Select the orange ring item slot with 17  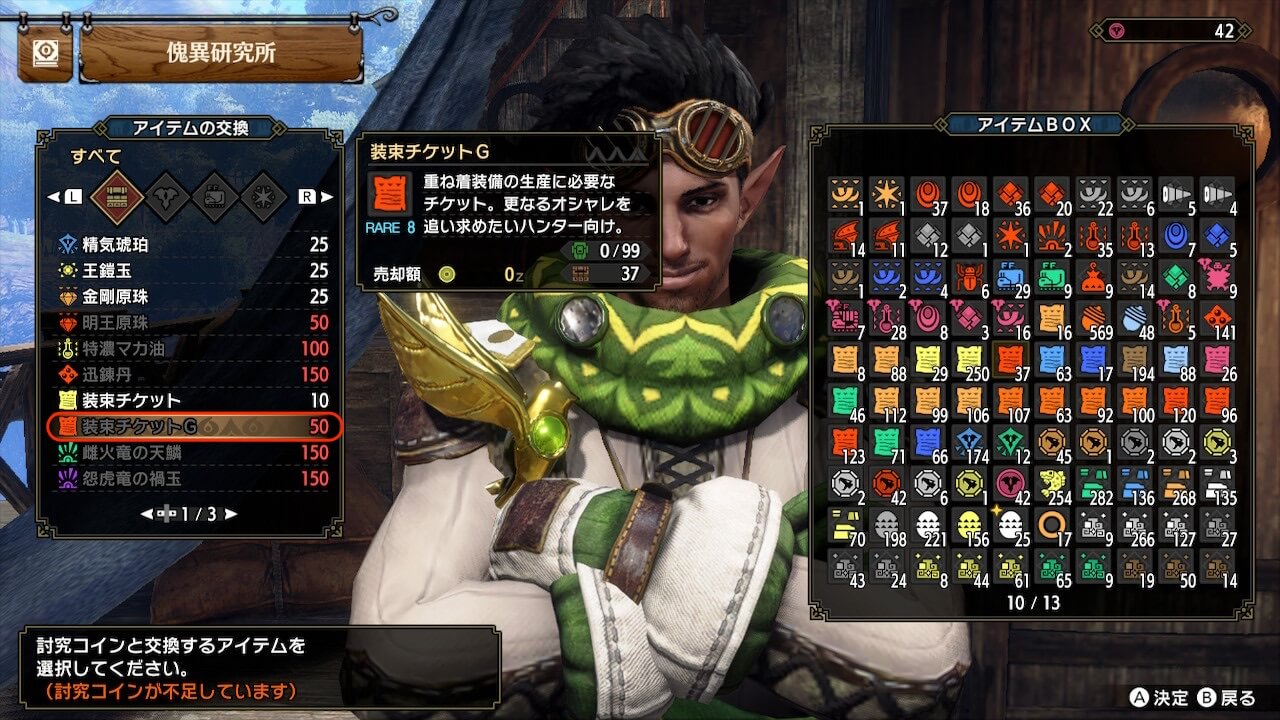[x=1052, y=525]
